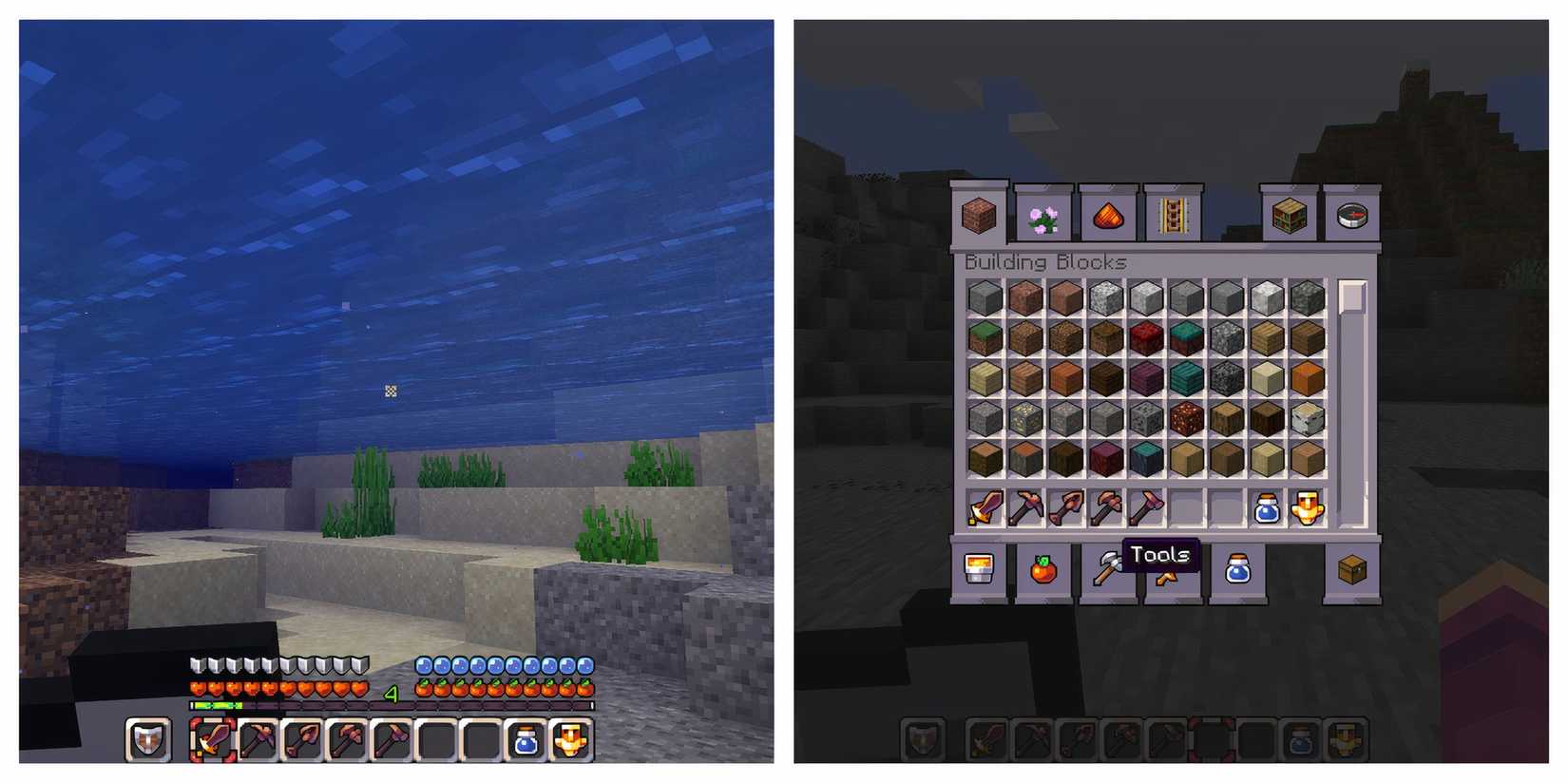Open the Building Blocks brick tab
The height and width of the screenshot is (783, 1568).
tap(979, 217)
